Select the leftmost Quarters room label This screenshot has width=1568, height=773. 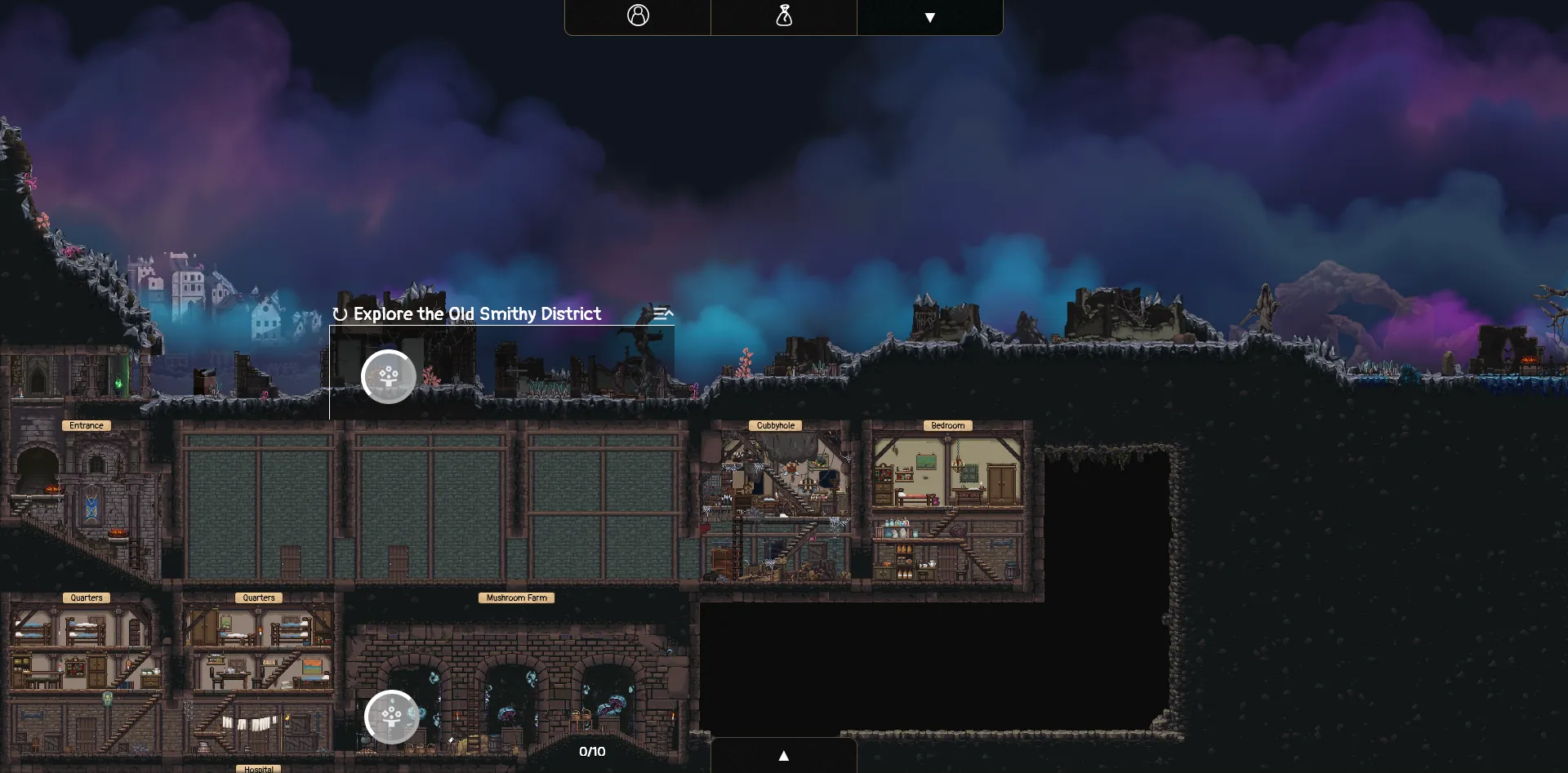(86, 598)
